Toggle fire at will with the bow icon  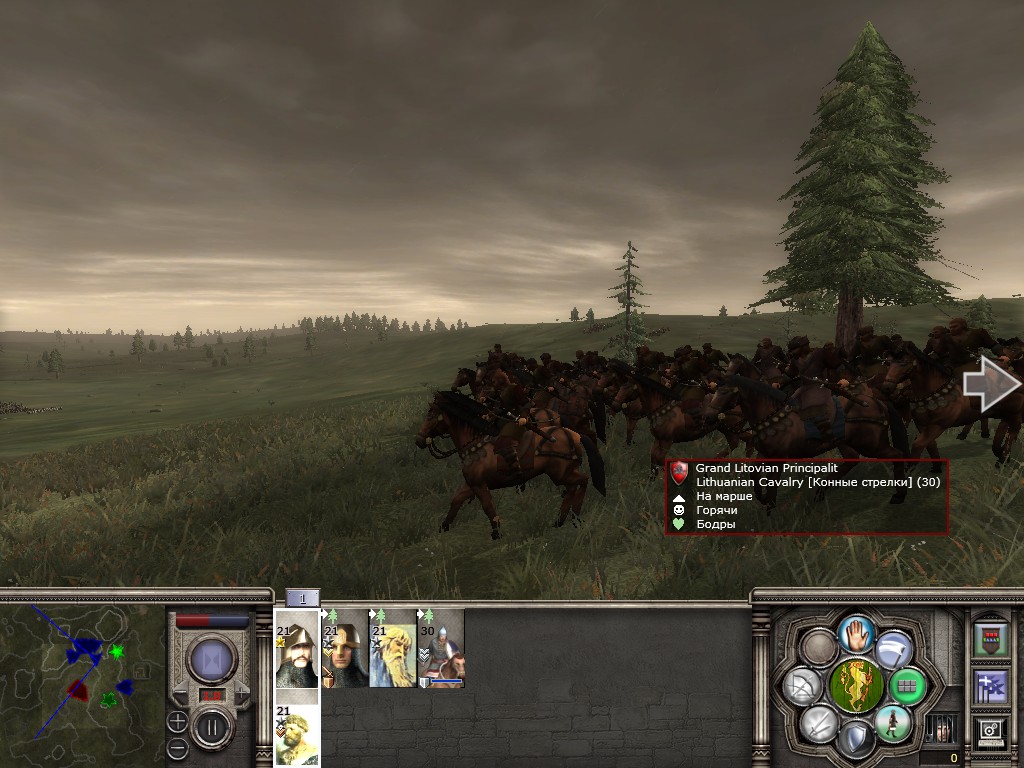click(x=803, y=686)
